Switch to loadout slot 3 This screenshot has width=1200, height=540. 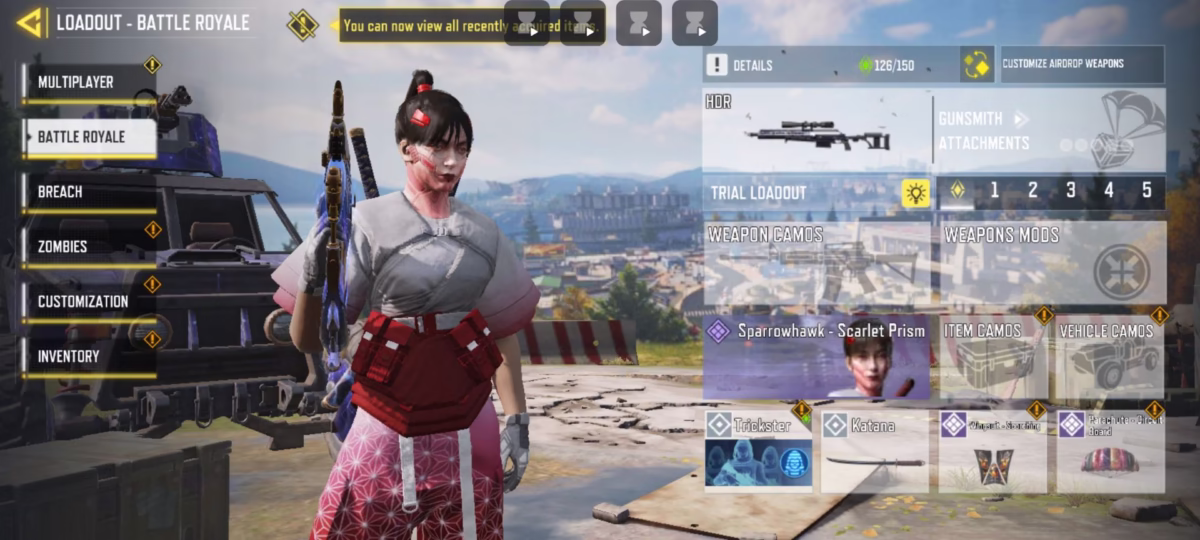1070,191
